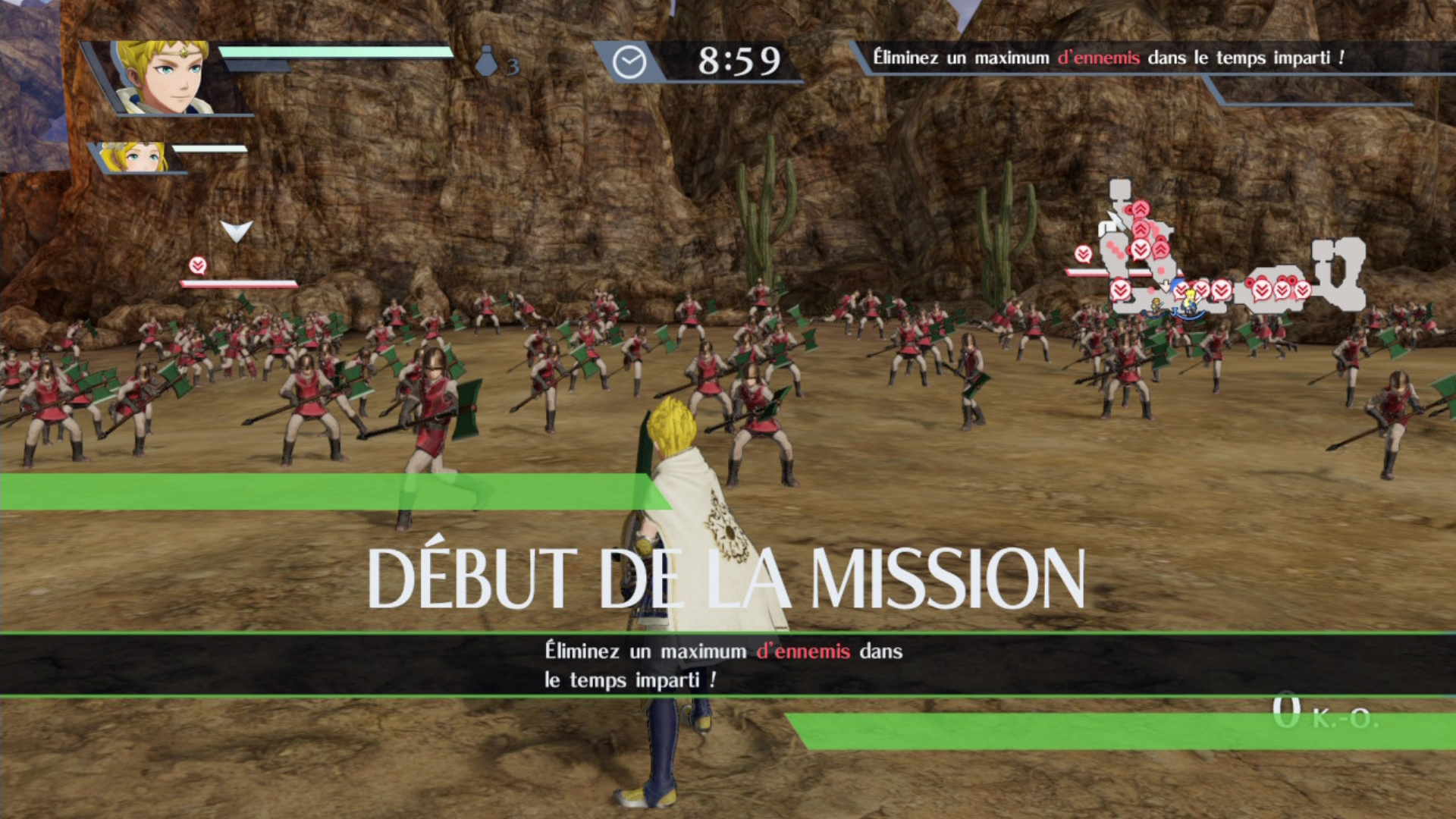Select the healing potion flask icon
This screenshot has width=1456, height=819.
point(487,62)
